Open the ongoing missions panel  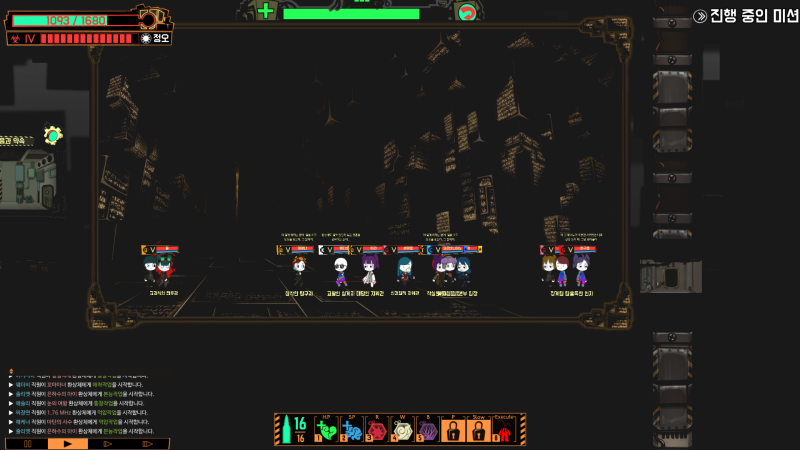pyautogui.click(x=745, y=16)
